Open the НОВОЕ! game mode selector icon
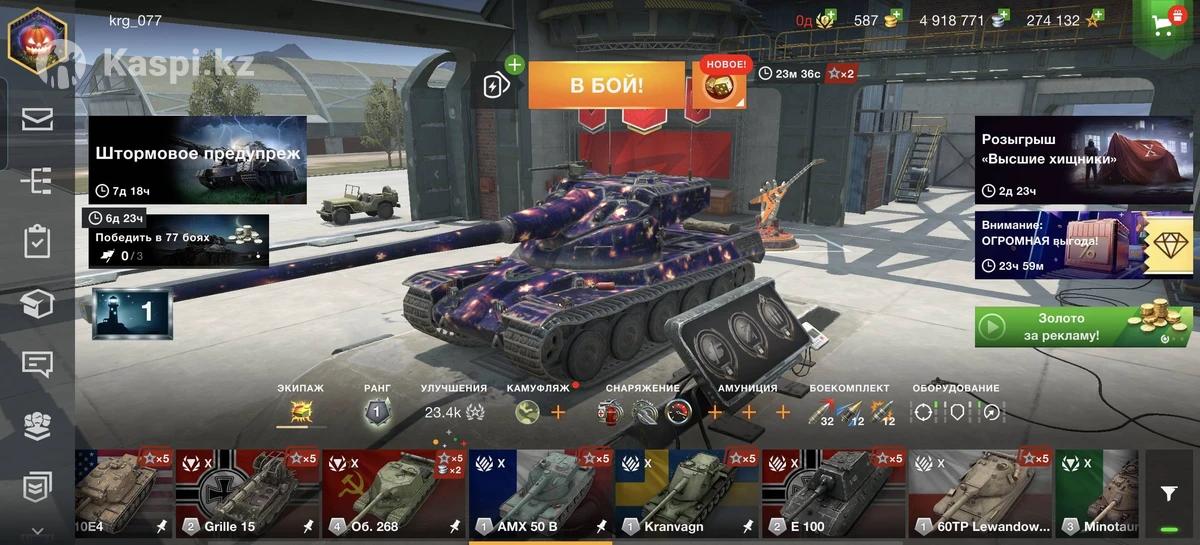 coord(718,85)
